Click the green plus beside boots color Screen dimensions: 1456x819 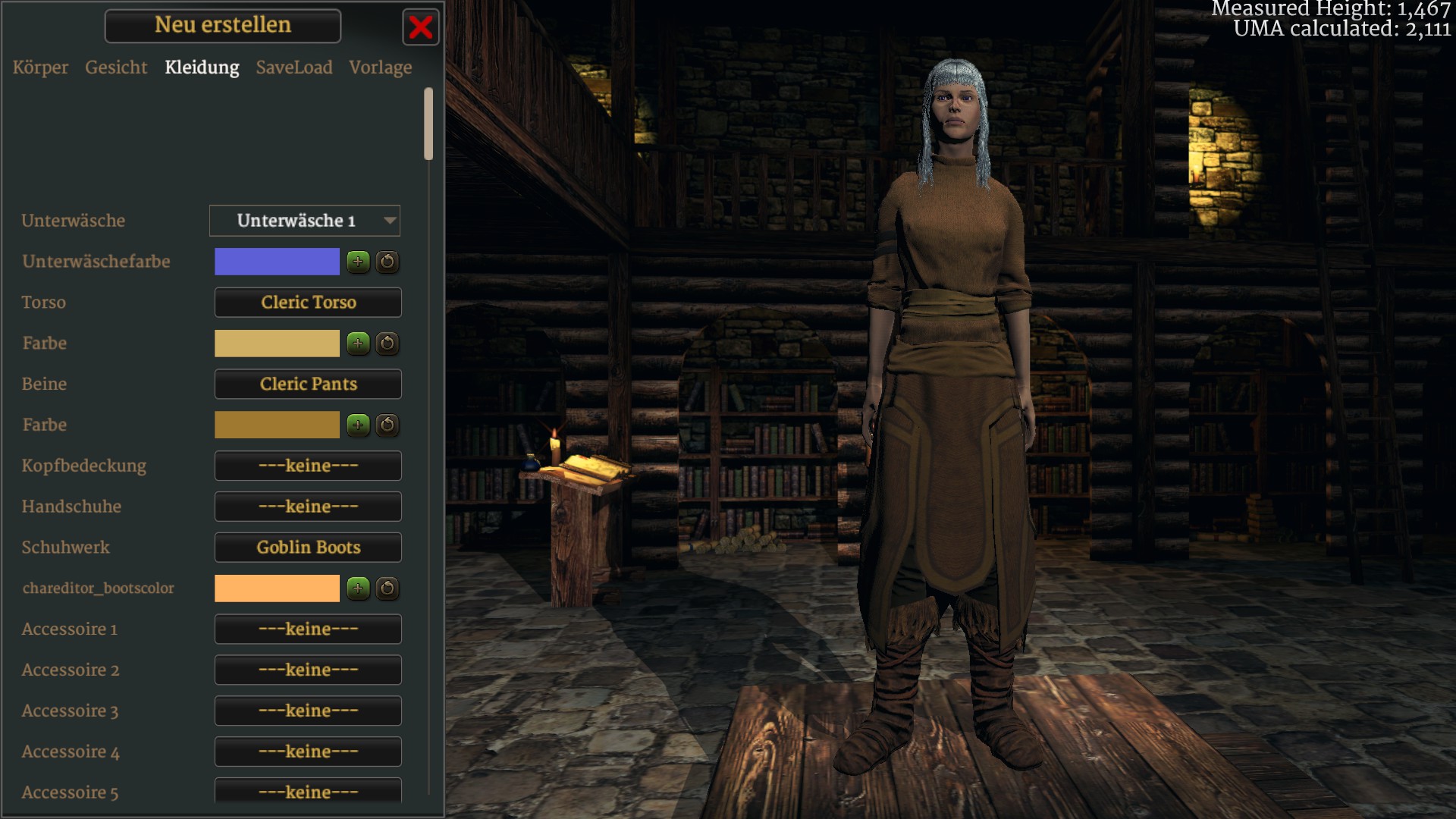pos(358,588)
